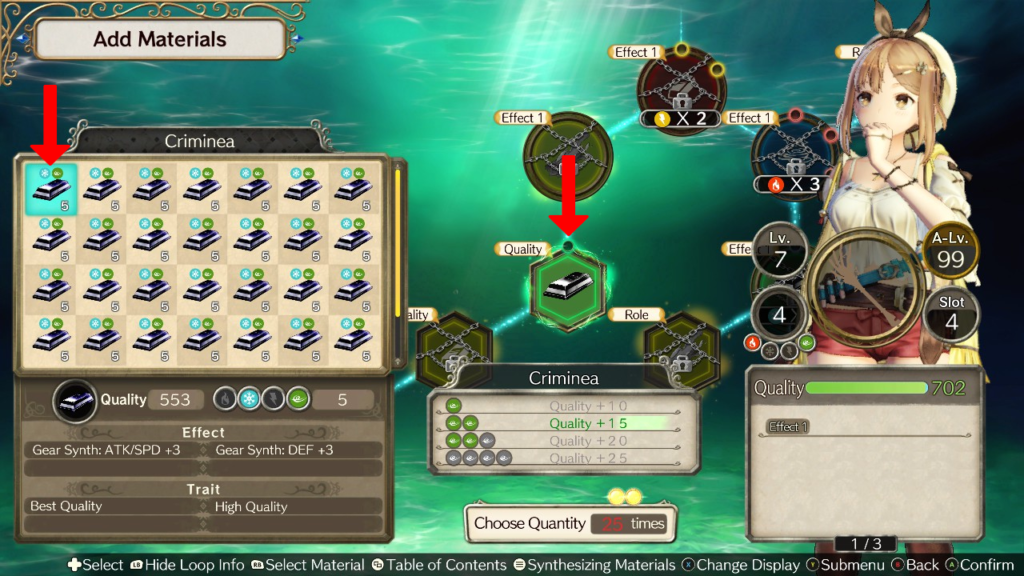Viewport: 1024px width, 576px height.
Task: Pick the Quality +20 loop effect row
Action: tap(563, 441)
